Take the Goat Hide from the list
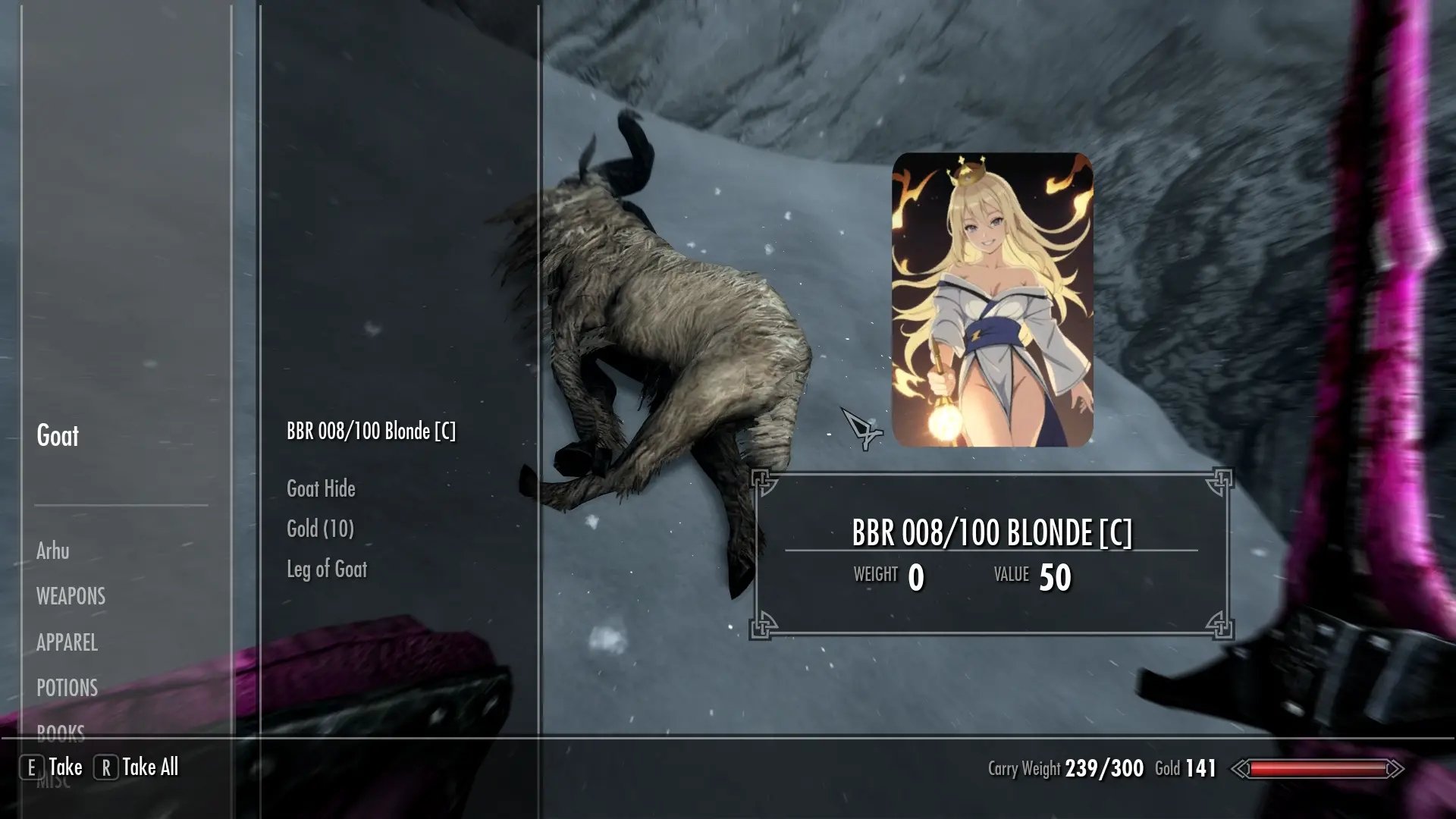 pos(321,489)
